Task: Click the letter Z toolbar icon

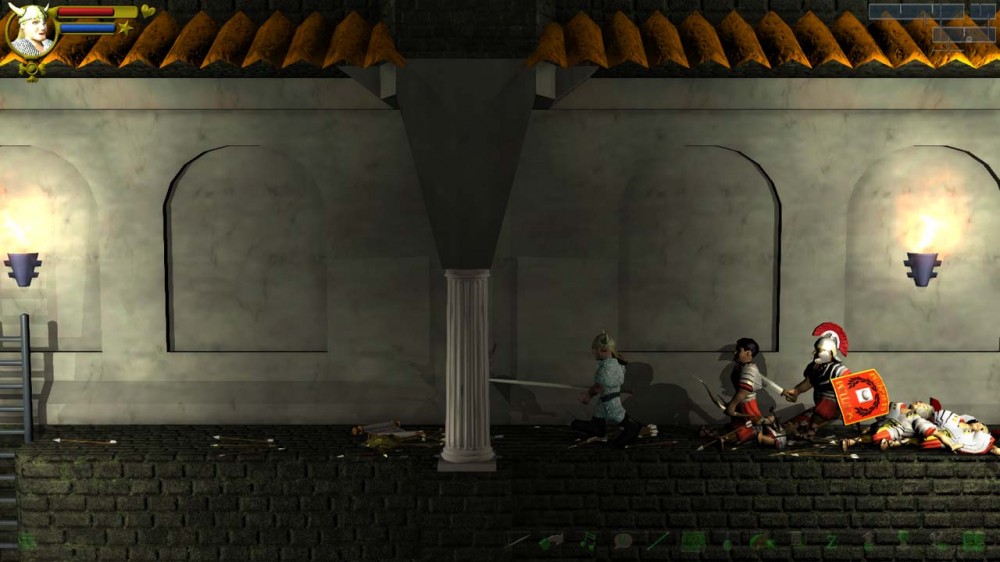Action: [831, 541]
